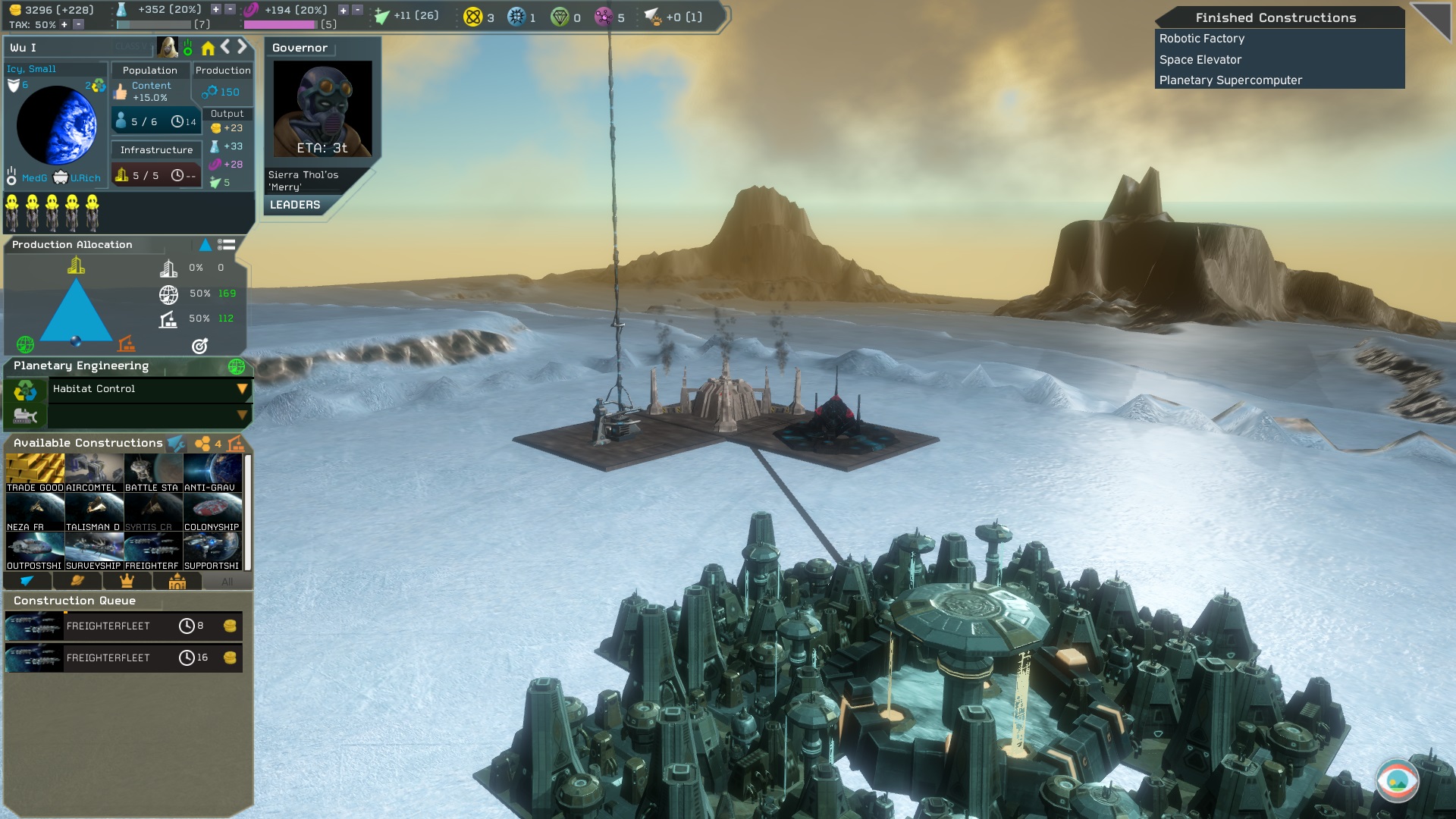This screenshot has height=819, width=1456.
Task: Choose the Surveyship construction tile
Action: [x=94, y=551]
